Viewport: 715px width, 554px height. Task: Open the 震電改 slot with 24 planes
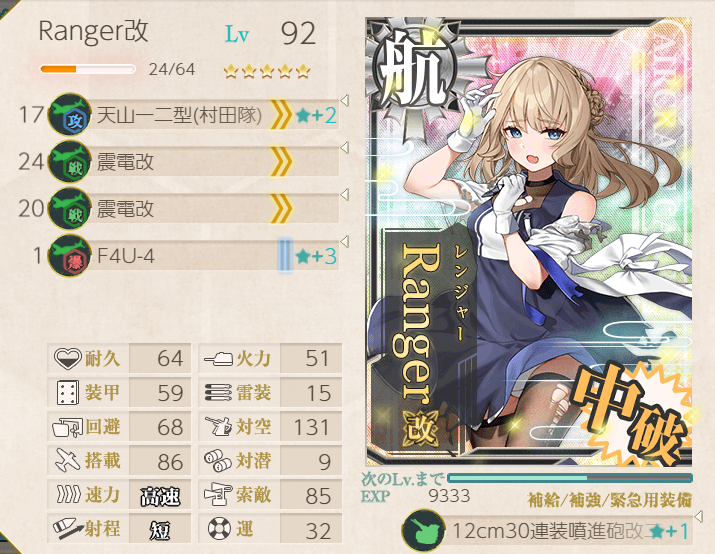pyautogui.click(x=180, y=162)
